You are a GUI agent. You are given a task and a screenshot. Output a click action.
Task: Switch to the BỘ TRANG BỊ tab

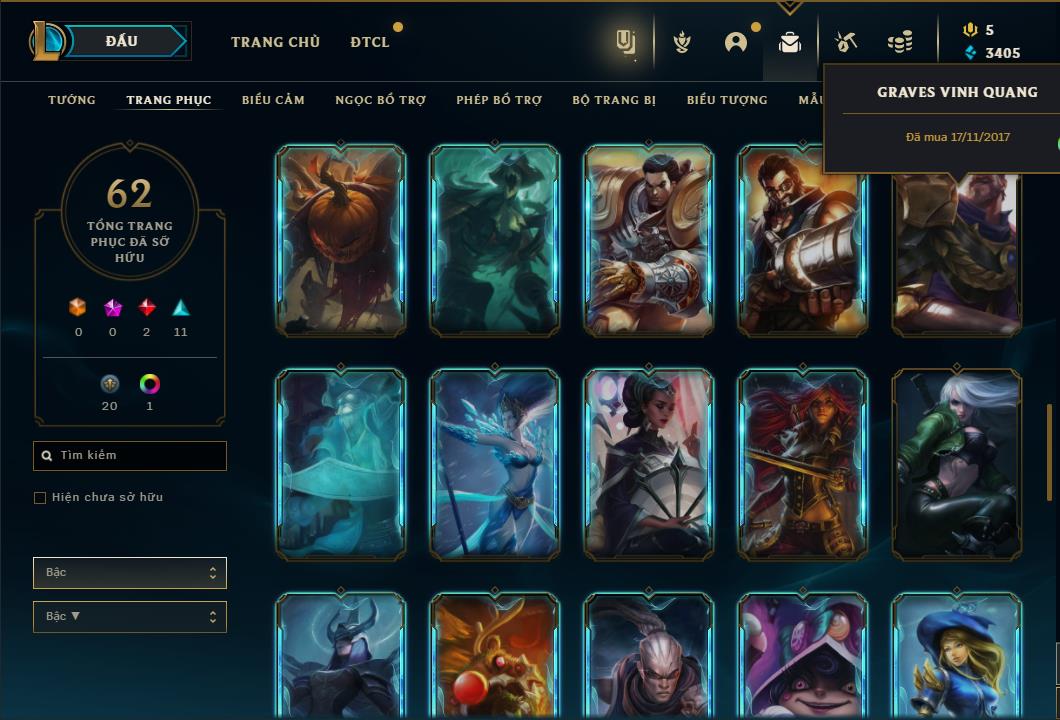(x=614, y=100)
